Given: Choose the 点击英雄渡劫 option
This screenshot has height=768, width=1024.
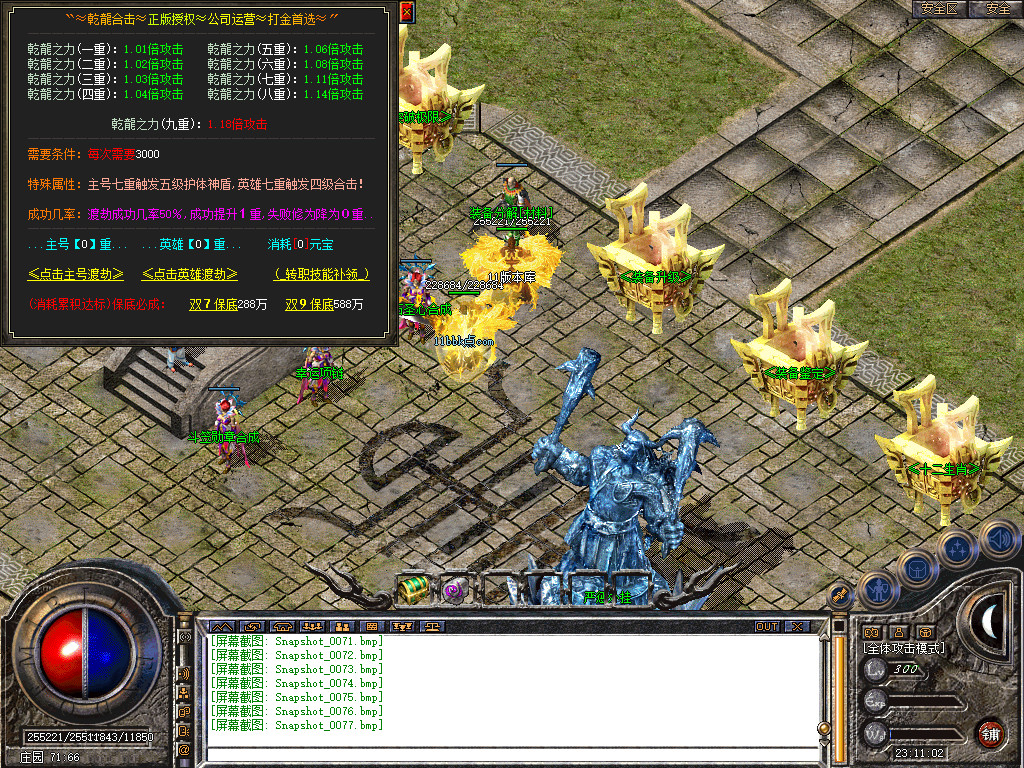Looking at the screenshot, I should (x=190, y=274).
